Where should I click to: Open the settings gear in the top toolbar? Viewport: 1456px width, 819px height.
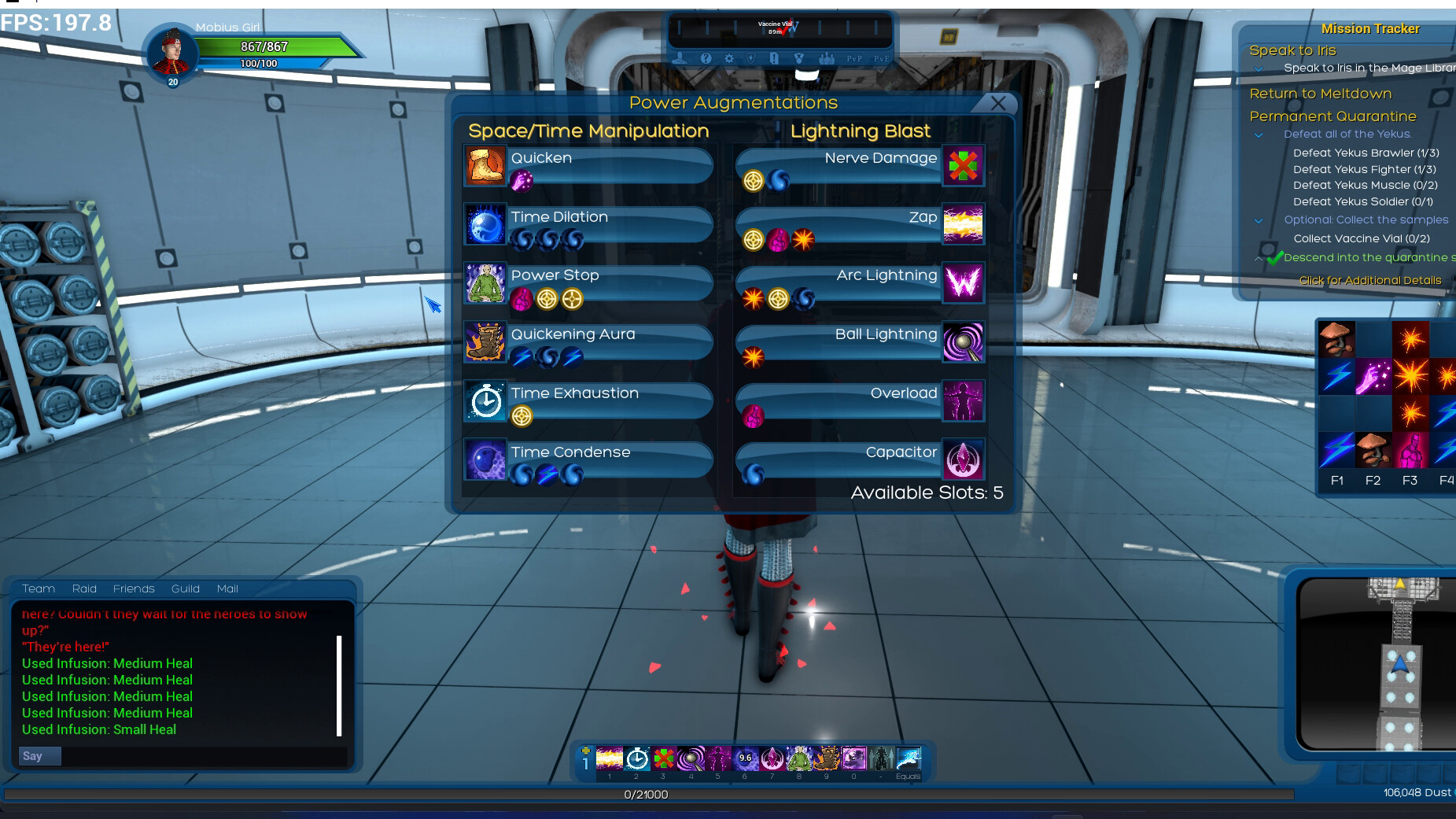coord(729,57)
